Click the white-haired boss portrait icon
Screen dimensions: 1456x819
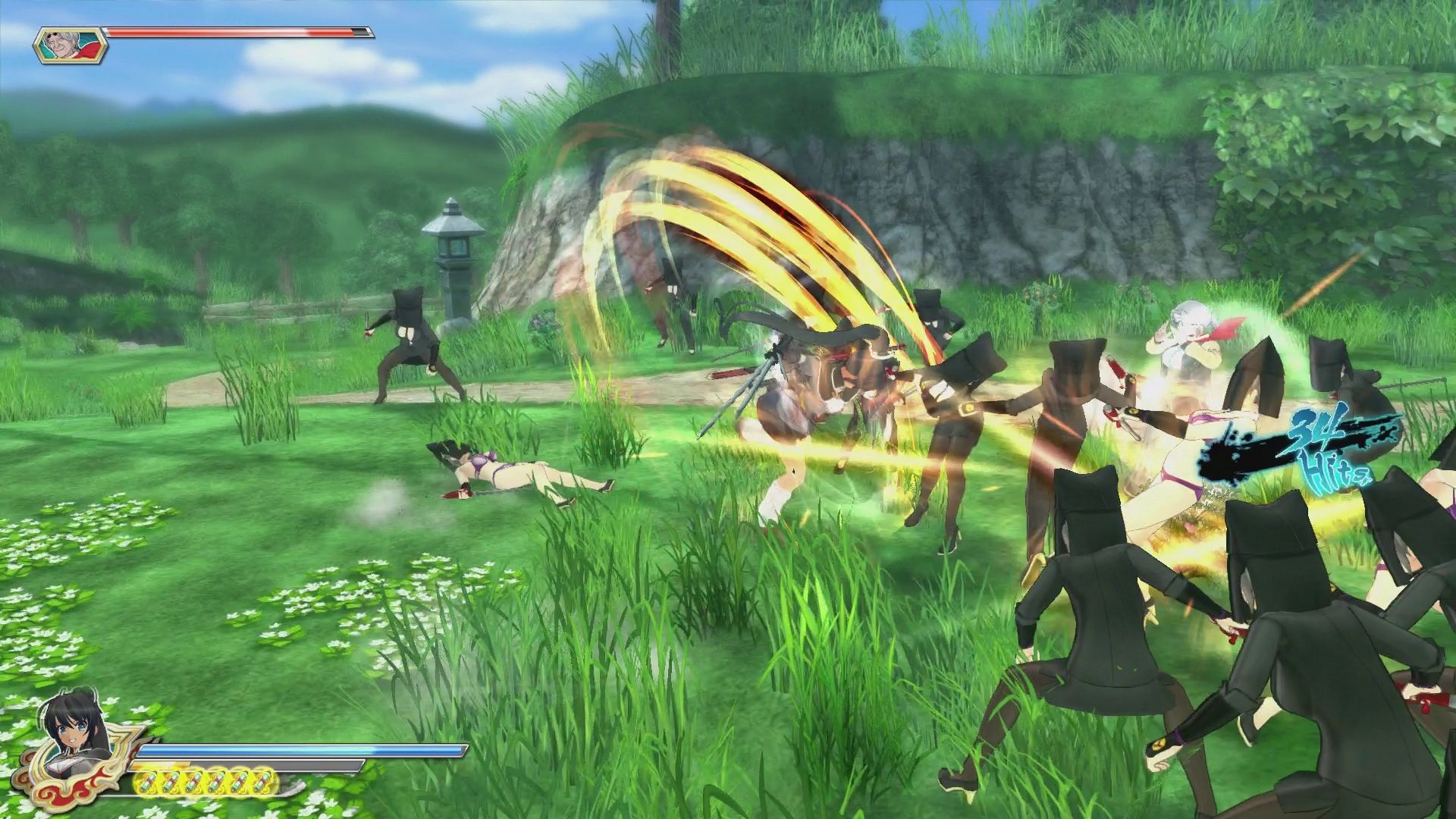(x=69, y=45)
